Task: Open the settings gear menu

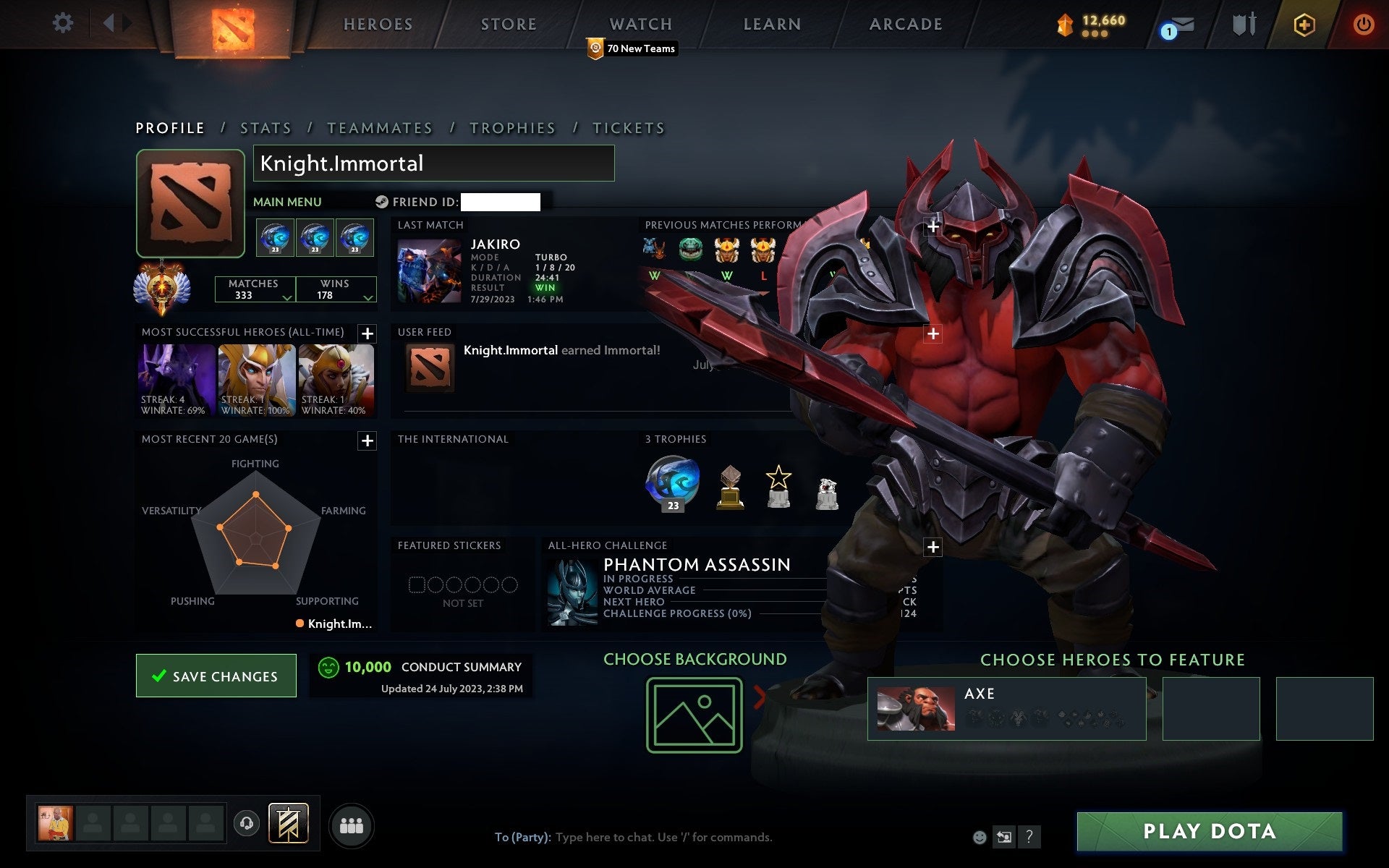Action: coord(64,23)
